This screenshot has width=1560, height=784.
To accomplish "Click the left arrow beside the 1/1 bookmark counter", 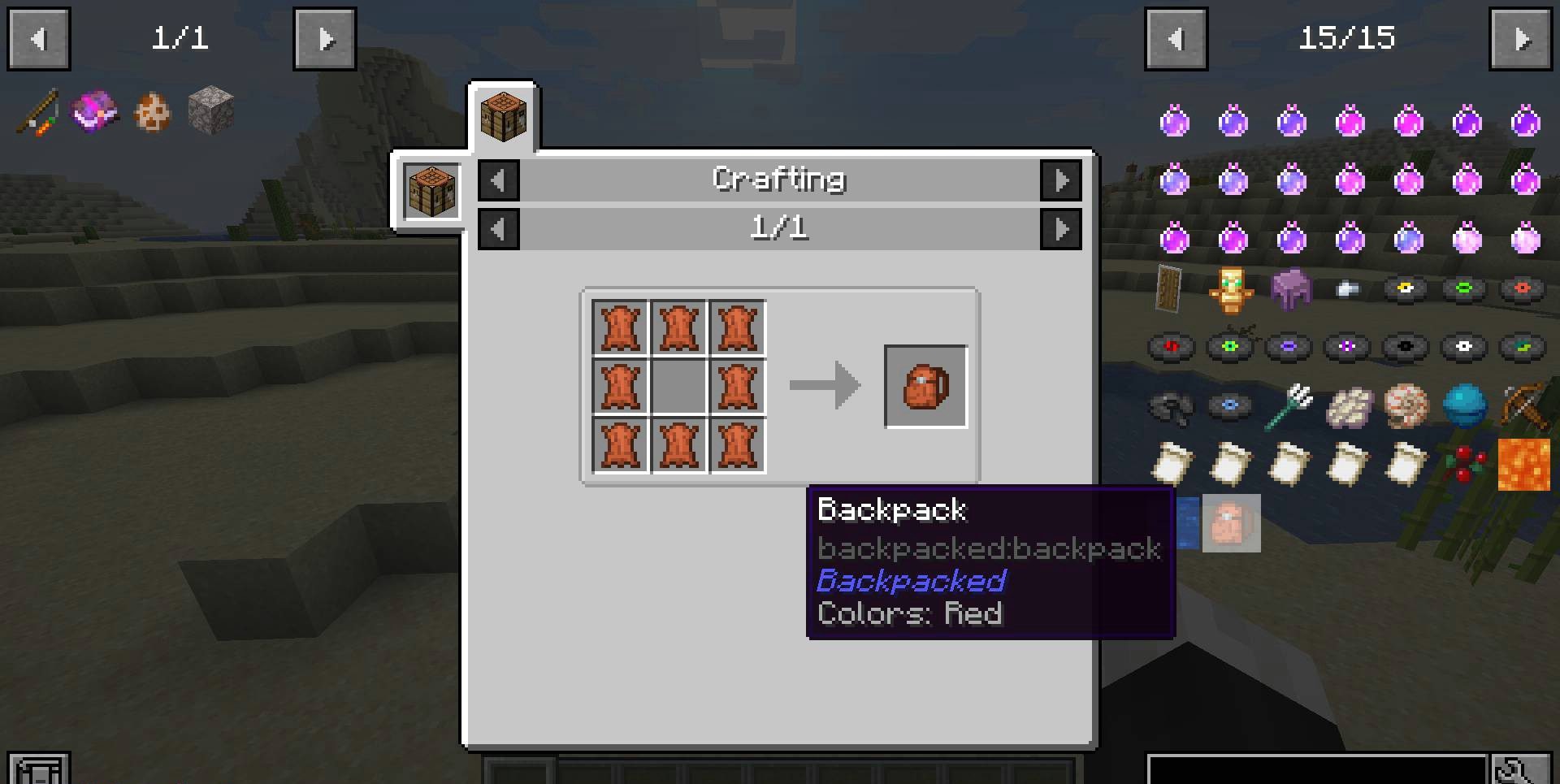I will tap(38, 38).
